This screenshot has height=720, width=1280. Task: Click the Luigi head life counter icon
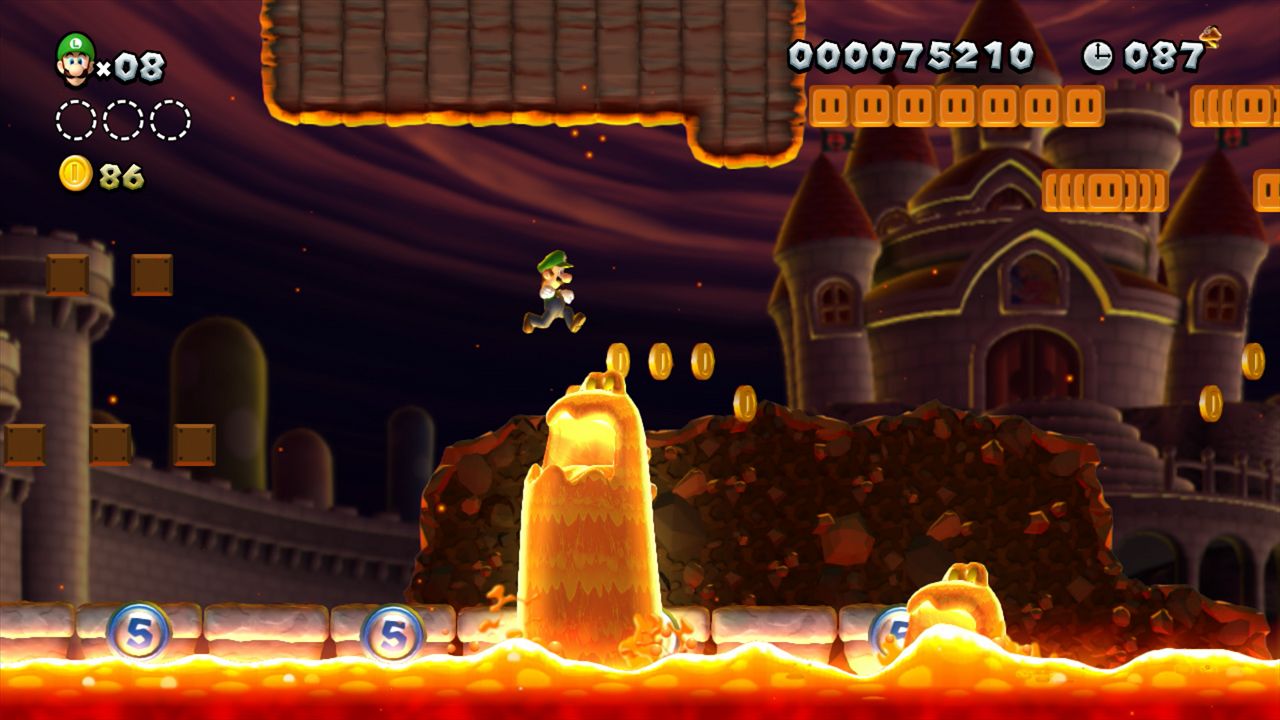(75, 60)
